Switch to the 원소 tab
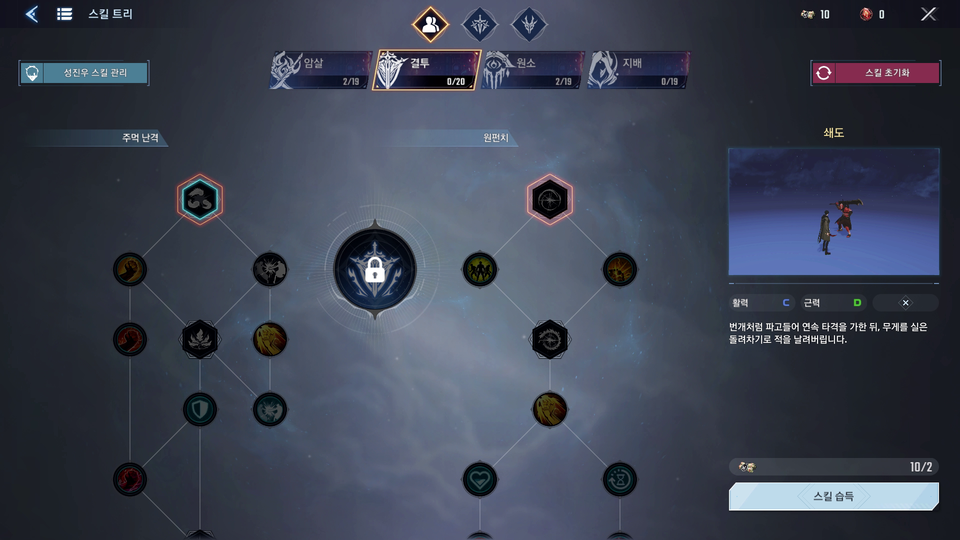960x540 pixels. (x=531, y=70)
